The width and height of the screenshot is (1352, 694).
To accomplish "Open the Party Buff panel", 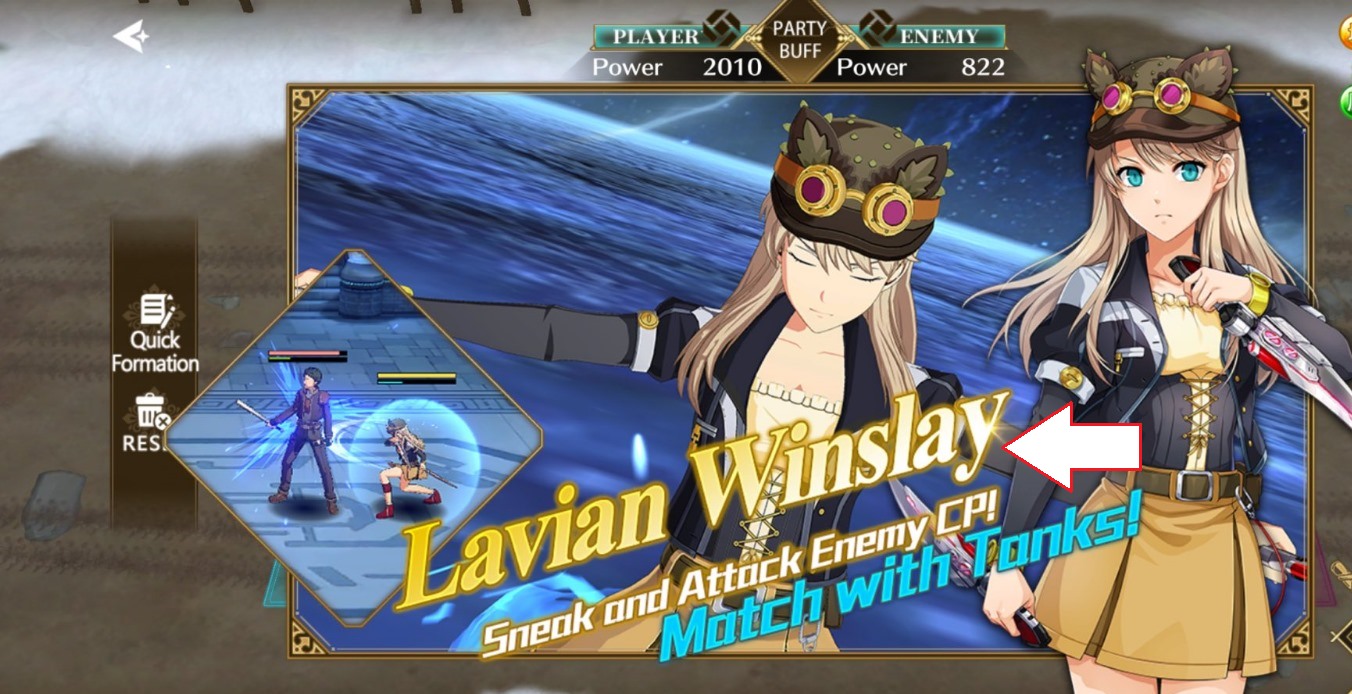I will (x=799, y=38).
